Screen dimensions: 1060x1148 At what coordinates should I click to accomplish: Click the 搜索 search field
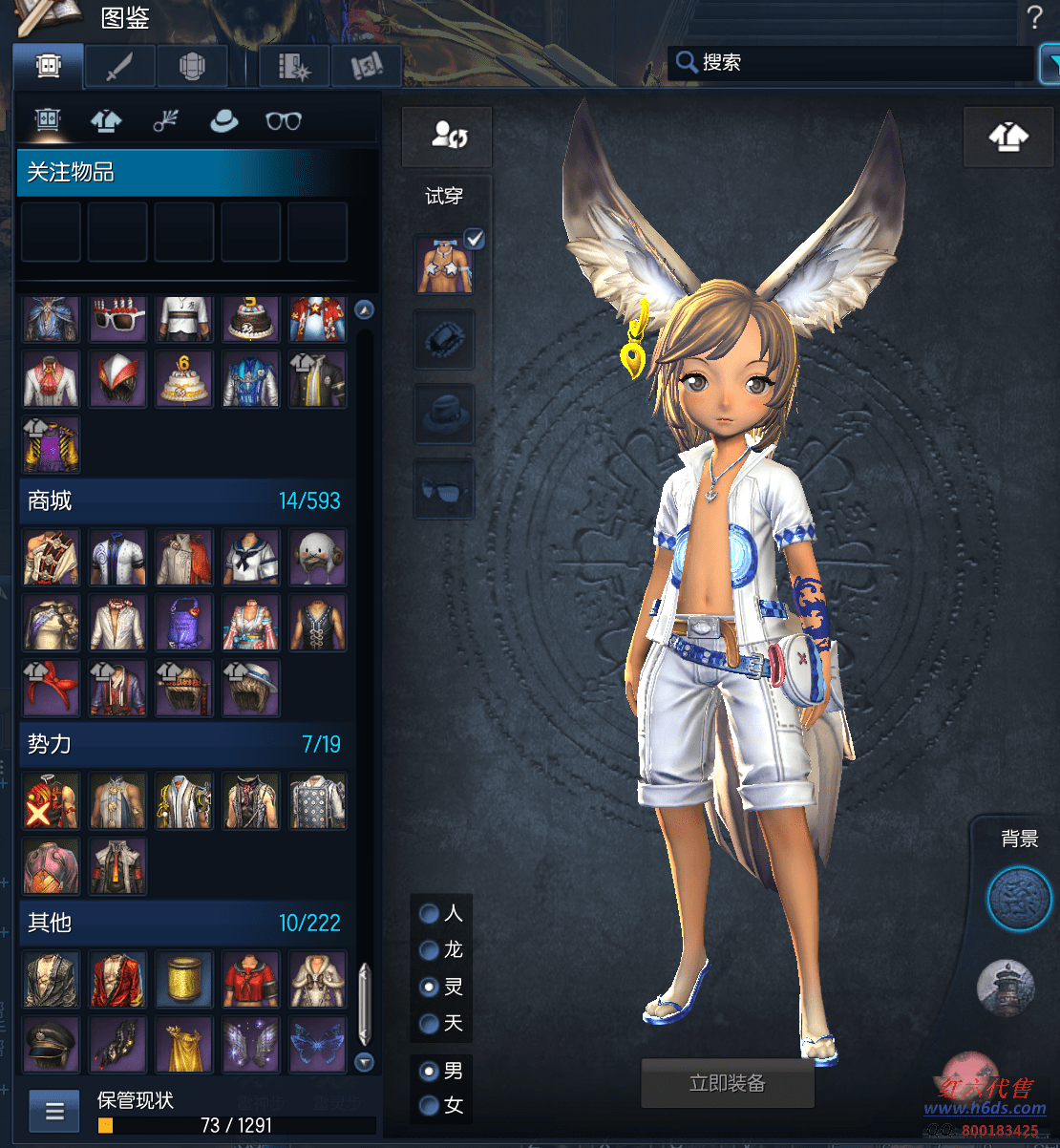[x=859, y=63]
